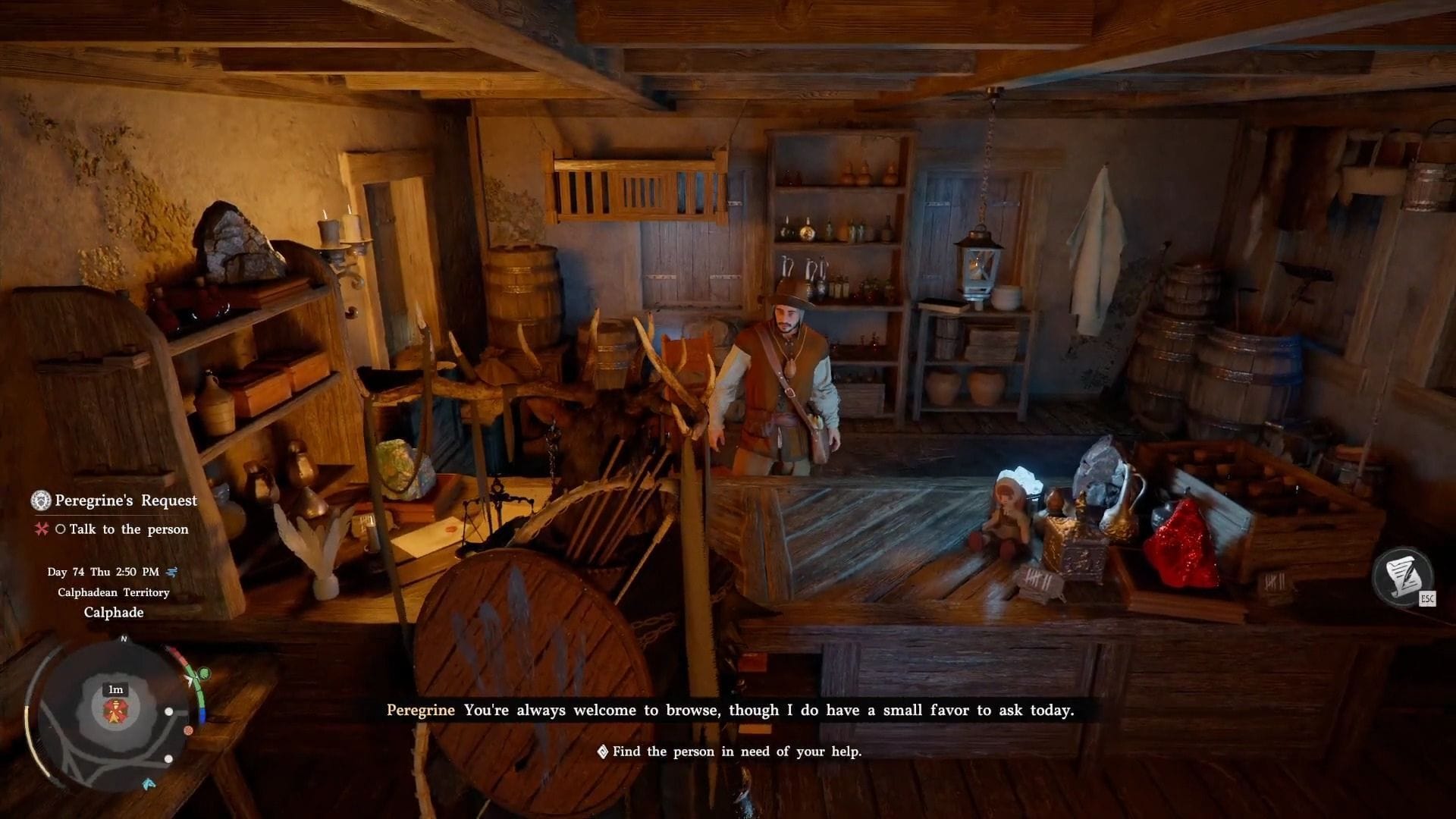The width and height of the screenshot is (1456, 819).
Task: Click the Peregrine's Request quest emblem
Action: 40,500
